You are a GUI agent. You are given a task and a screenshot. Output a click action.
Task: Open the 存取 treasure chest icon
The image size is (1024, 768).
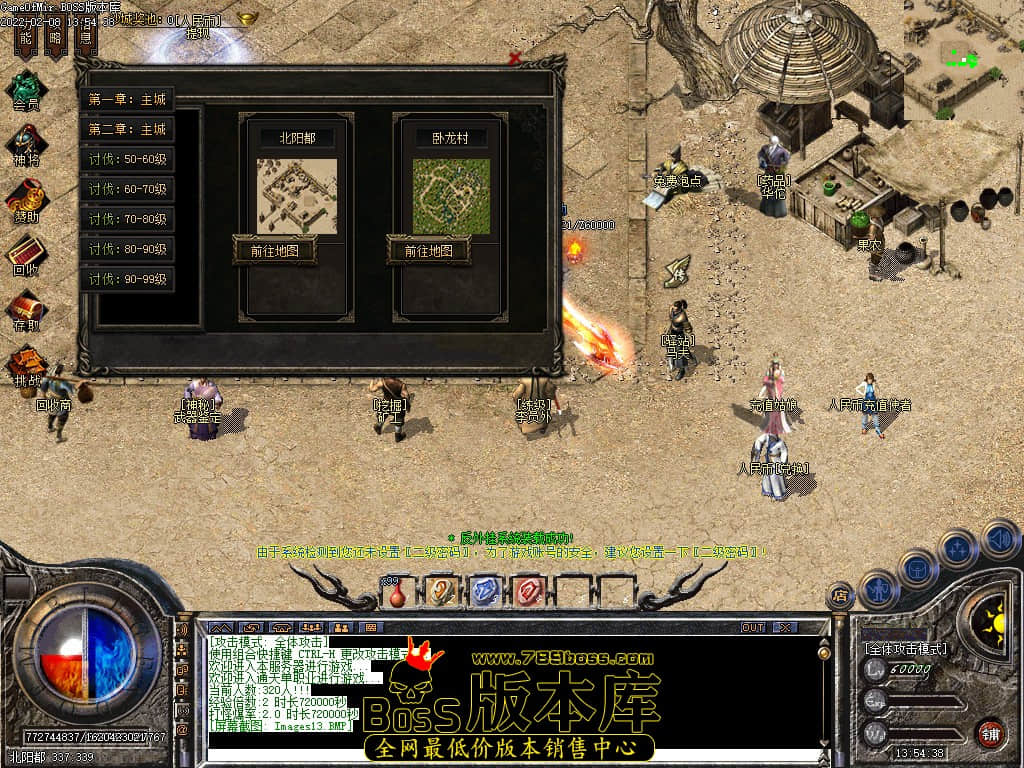[26, 309]
